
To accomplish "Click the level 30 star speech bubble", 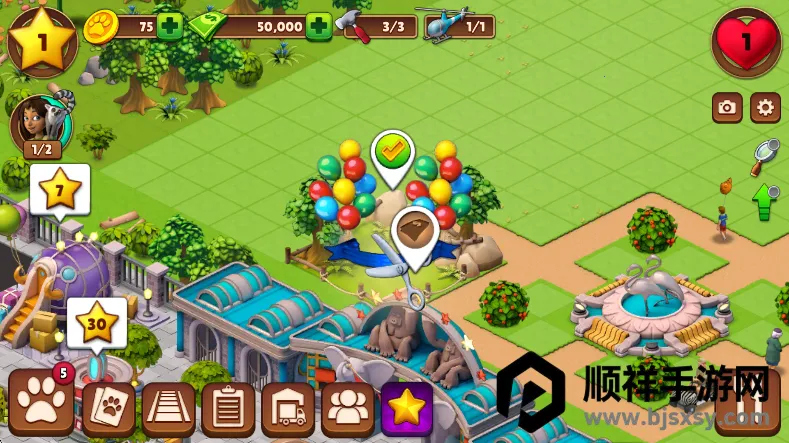I will coord(97,321).
